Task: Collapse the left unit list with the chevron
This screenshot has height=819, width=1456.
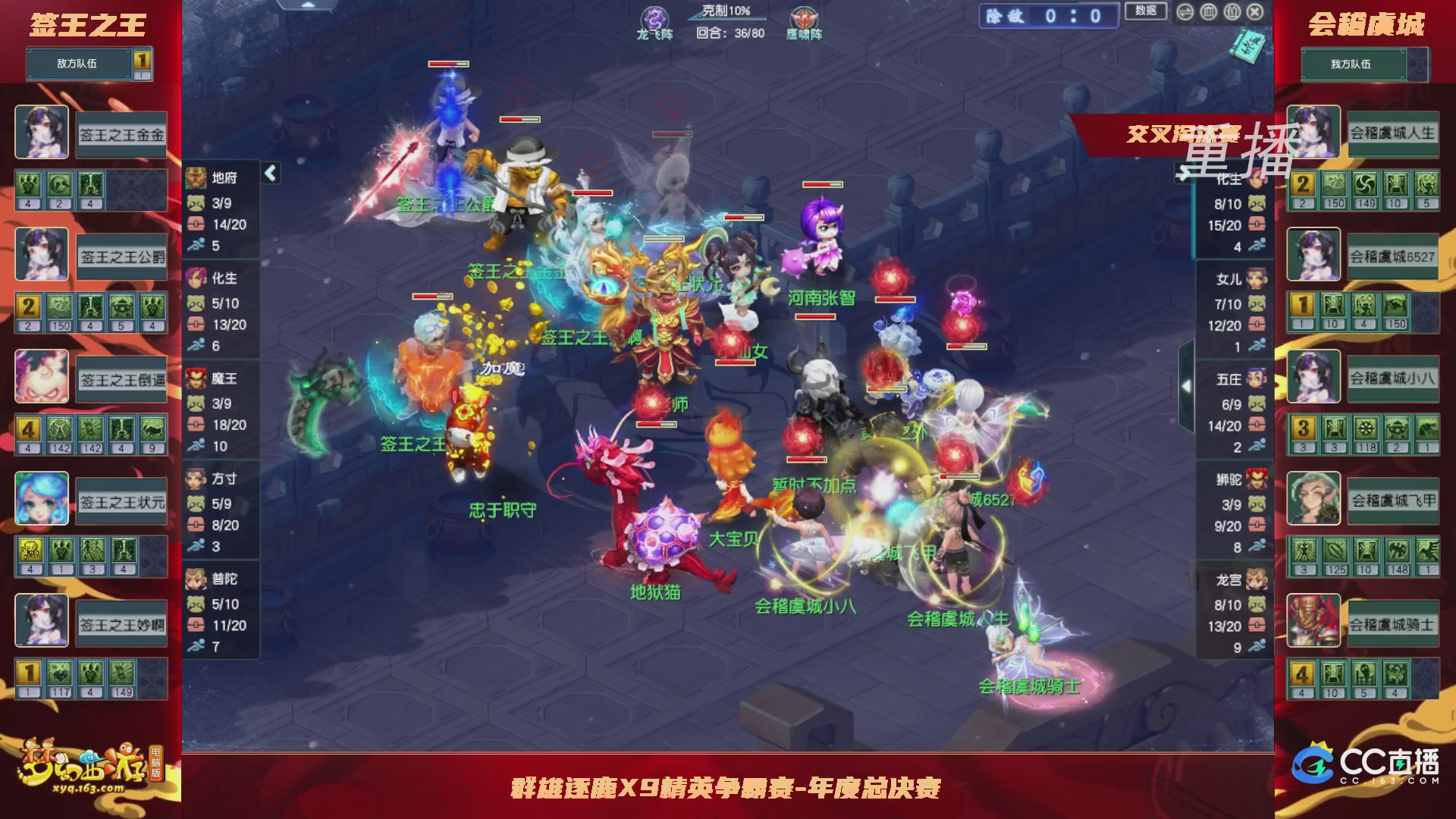Action: tap(269, 173)
